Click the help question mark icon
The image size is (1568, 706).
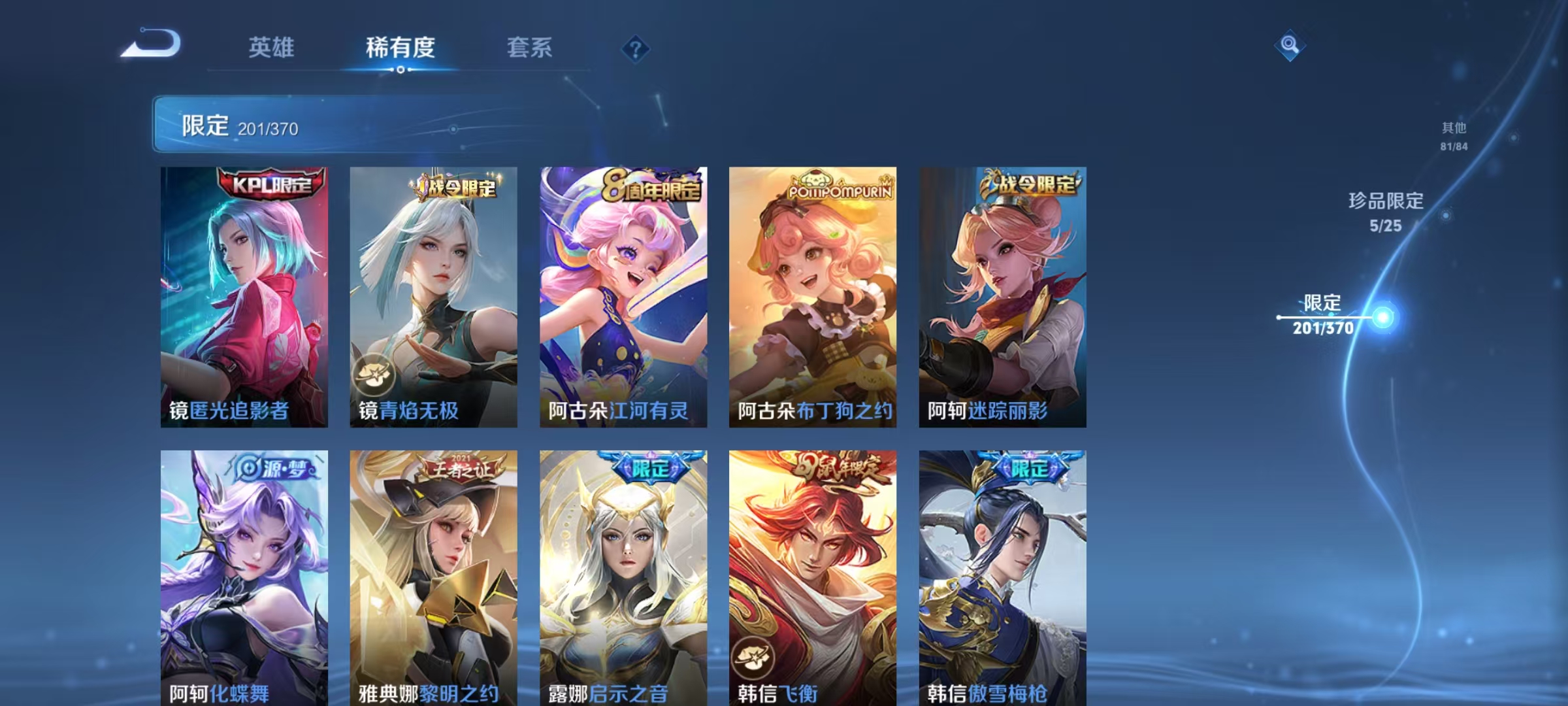635,50
